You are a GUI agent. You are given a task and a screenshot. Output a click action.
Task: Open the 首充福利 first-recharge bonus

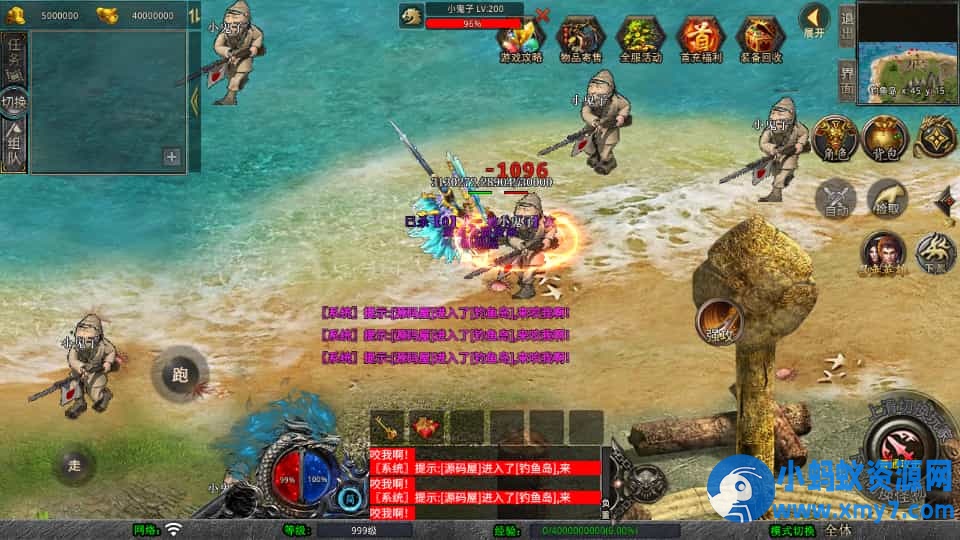pos(700,39)
